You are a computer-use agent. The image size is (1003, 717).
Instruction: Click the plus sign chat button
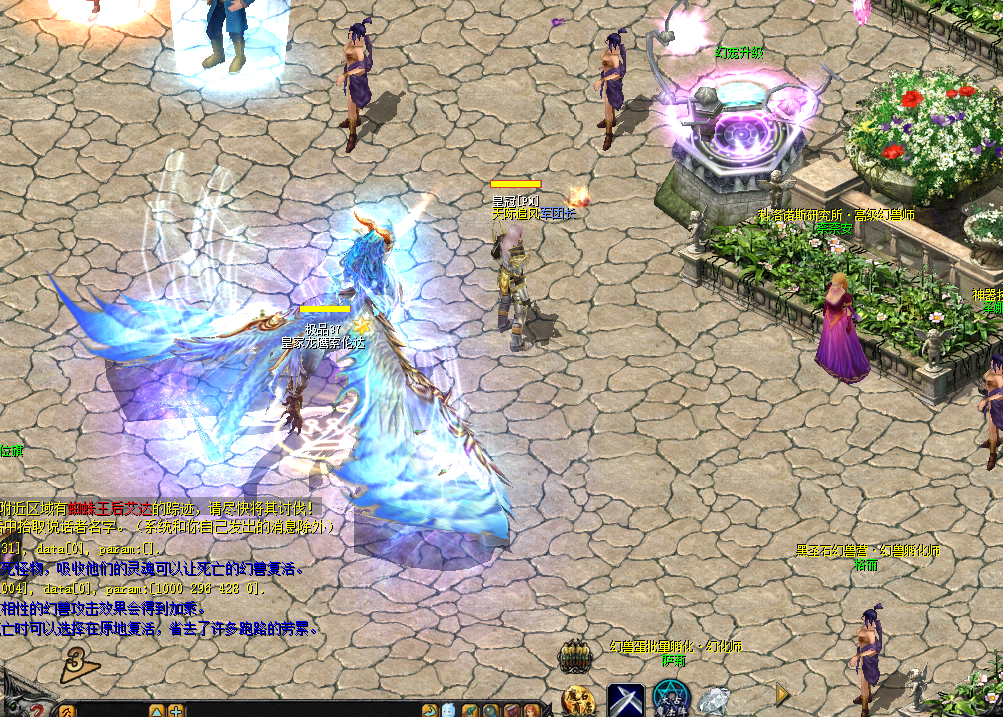click(176, 711)
